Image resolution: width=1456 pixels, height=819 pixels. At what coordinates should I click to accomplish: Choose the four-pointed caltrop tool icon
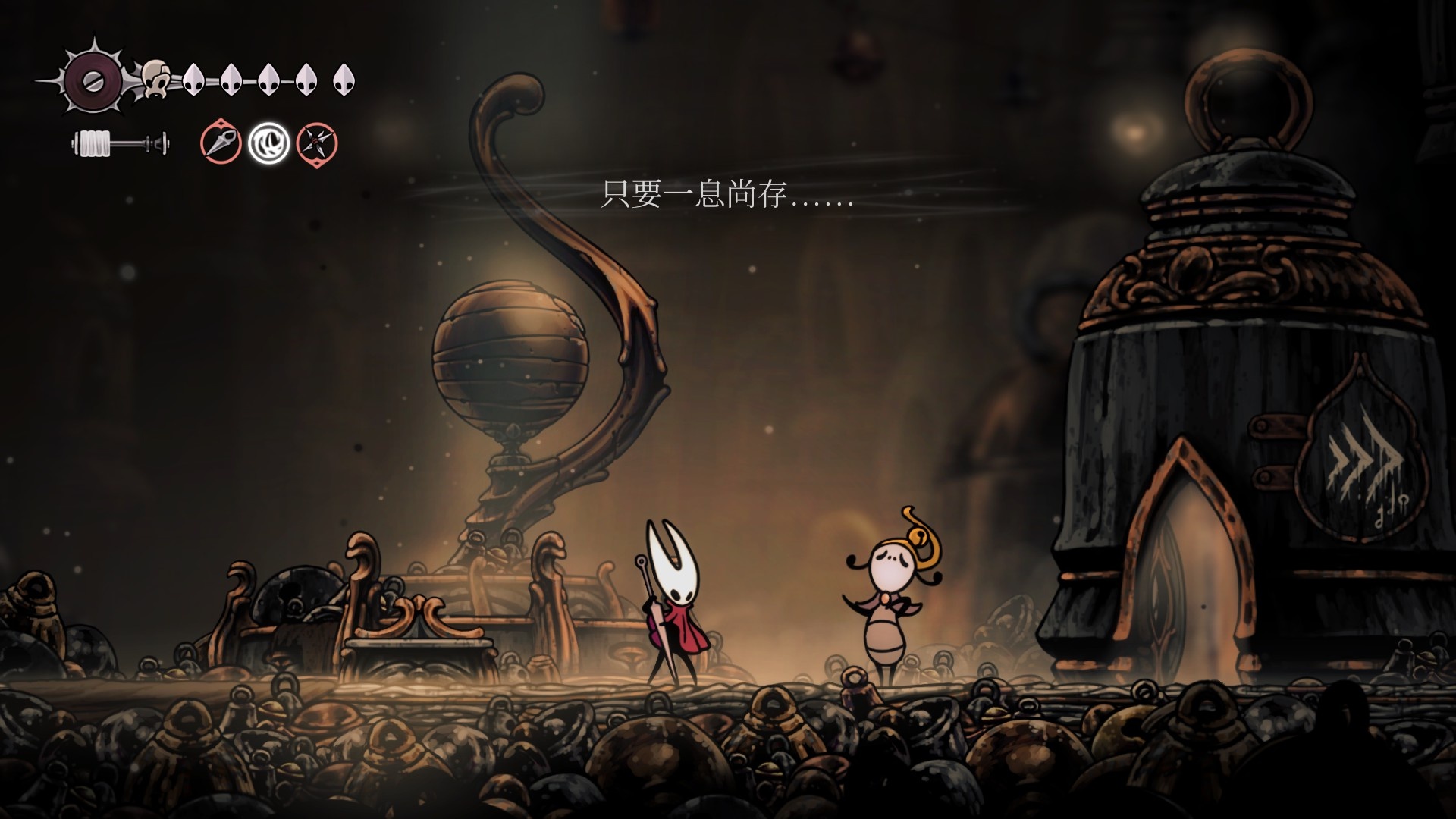pos(316,143)
